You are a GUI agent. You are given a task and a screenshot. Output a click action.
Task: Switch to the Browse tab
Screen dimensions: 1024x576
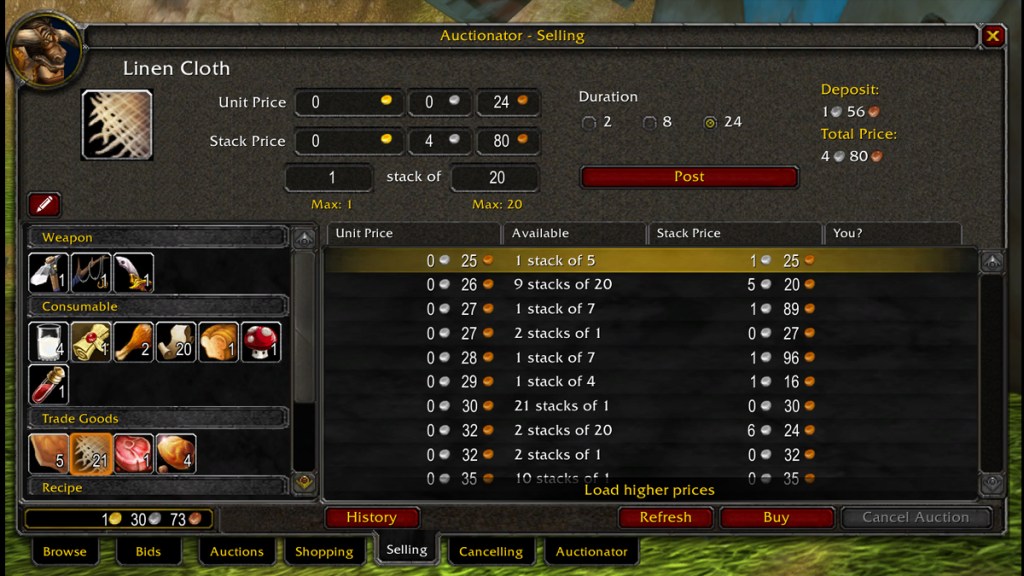pos(65,551)
